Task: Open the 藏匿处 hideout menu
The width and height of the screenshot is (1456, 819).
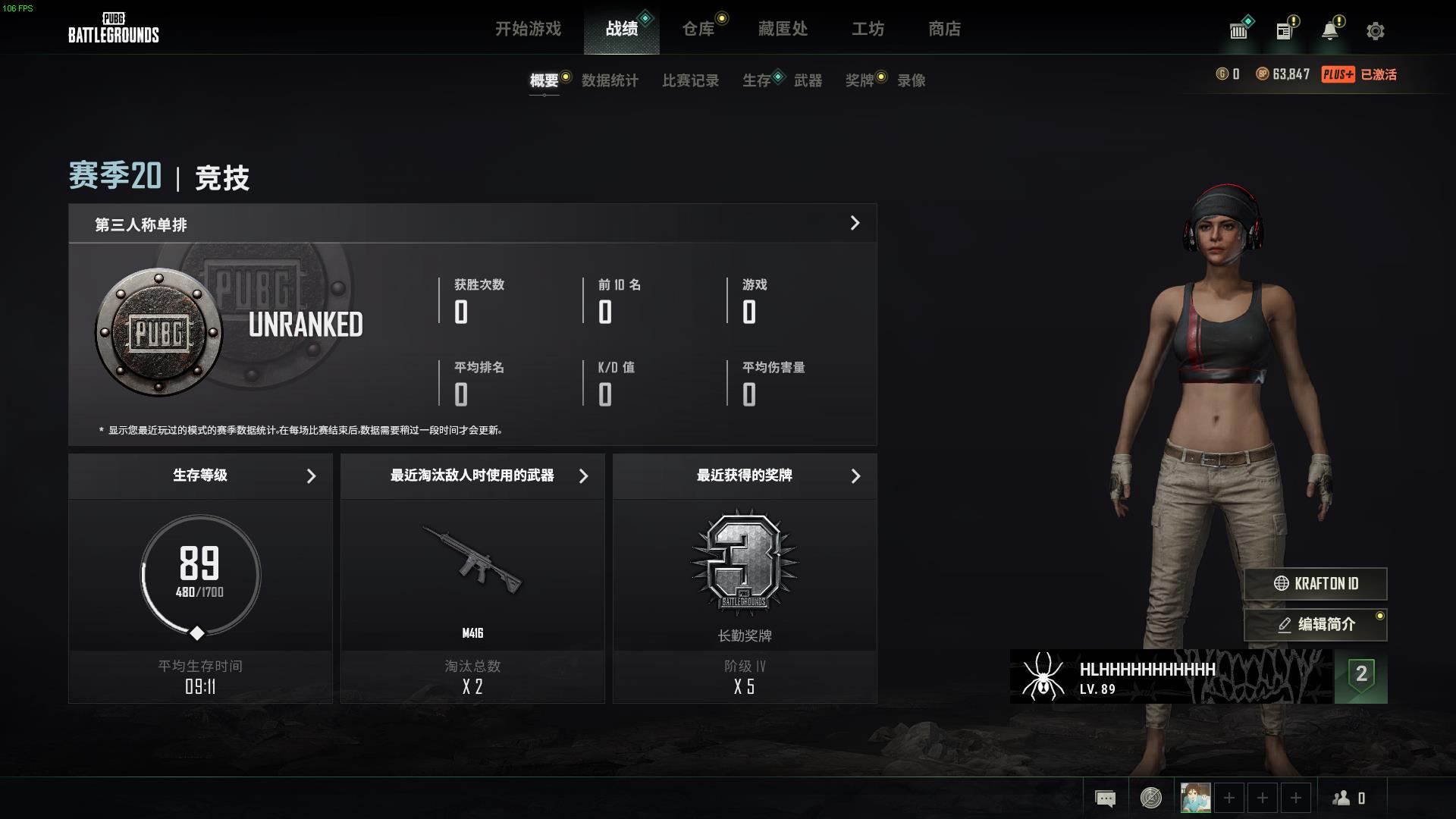Action: coord(783,29)
